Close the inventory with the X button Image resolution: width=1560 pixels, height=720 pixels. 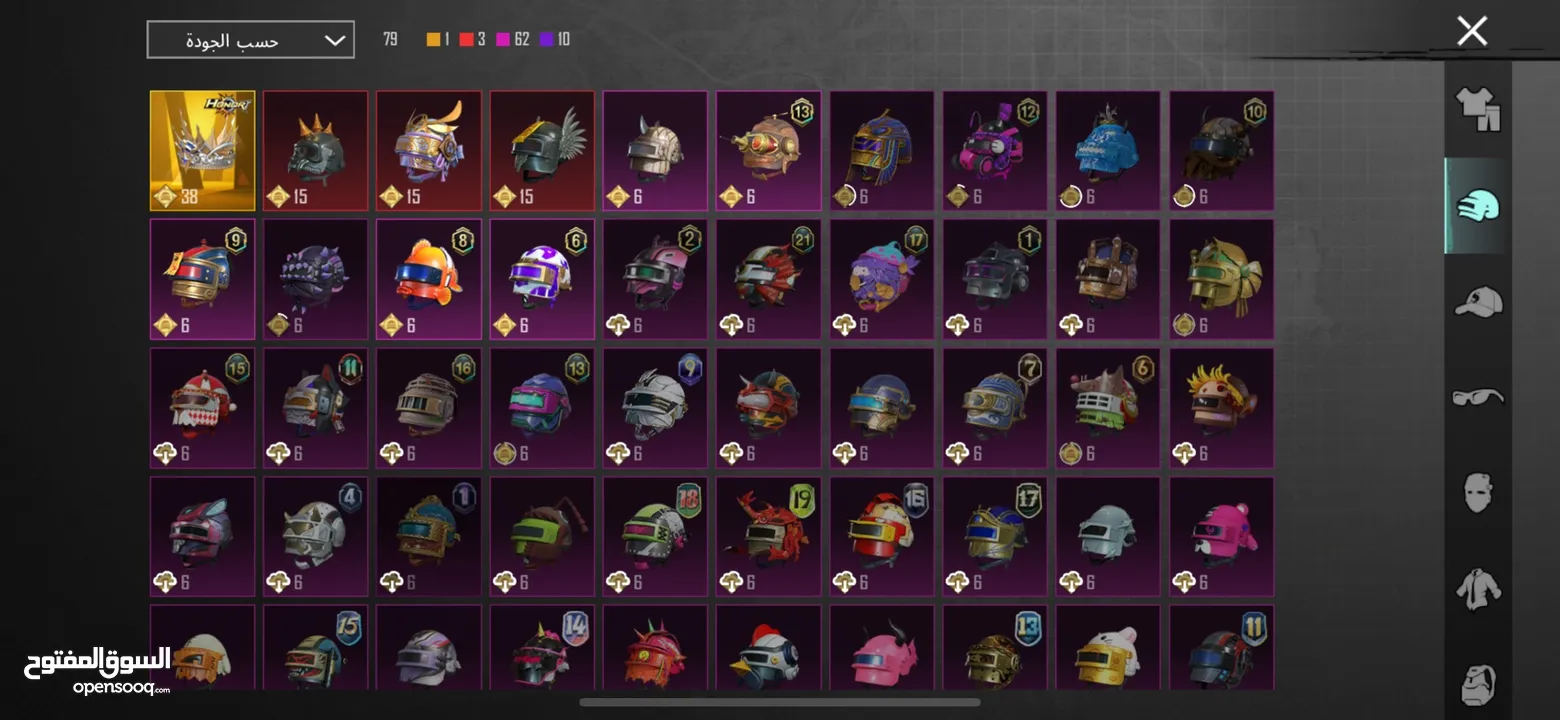pos(1471,31)
